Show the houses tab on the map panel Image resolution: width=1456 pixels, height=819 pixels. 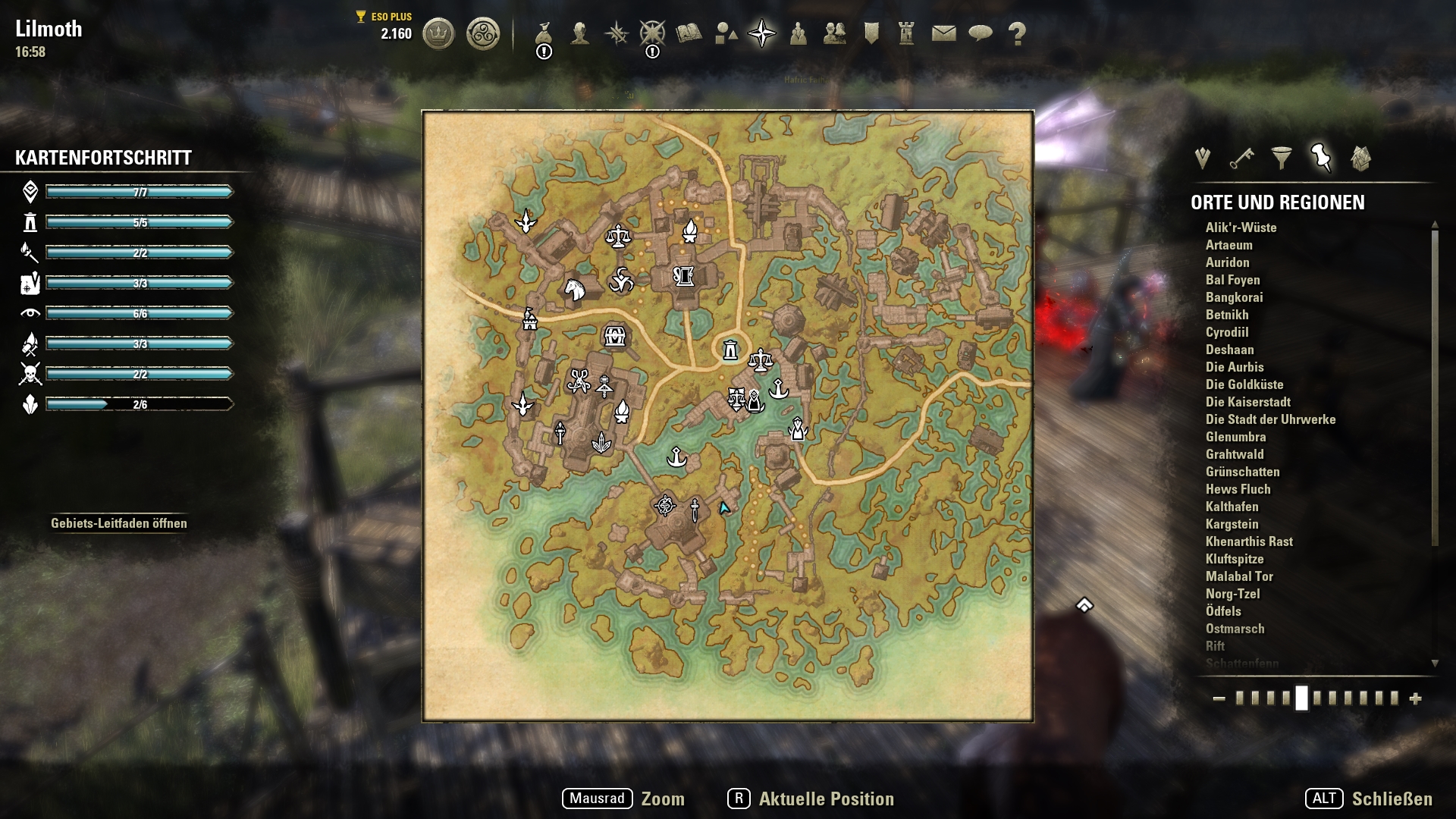1360,158
